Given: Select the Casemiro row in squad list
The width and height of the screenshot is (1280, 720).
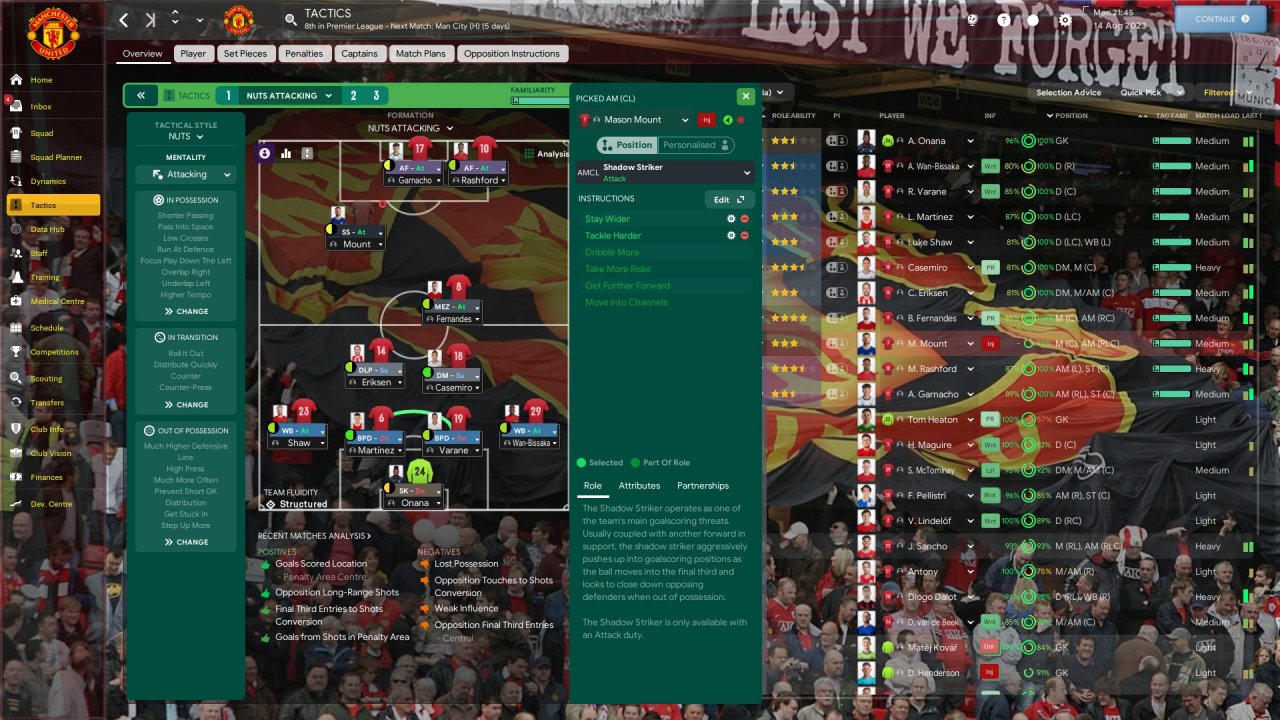Looking at the screenshot, I should click(x=928, y=268).
